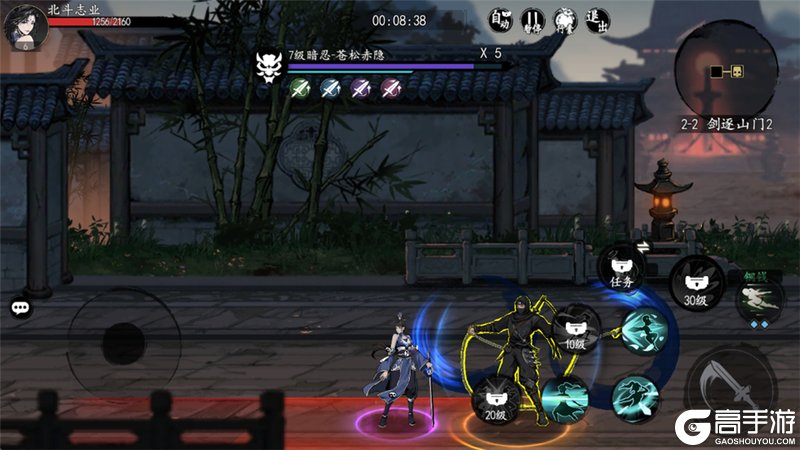
Task: Tap the locked 任务 skill slot
Action: [x=624, y=268]
